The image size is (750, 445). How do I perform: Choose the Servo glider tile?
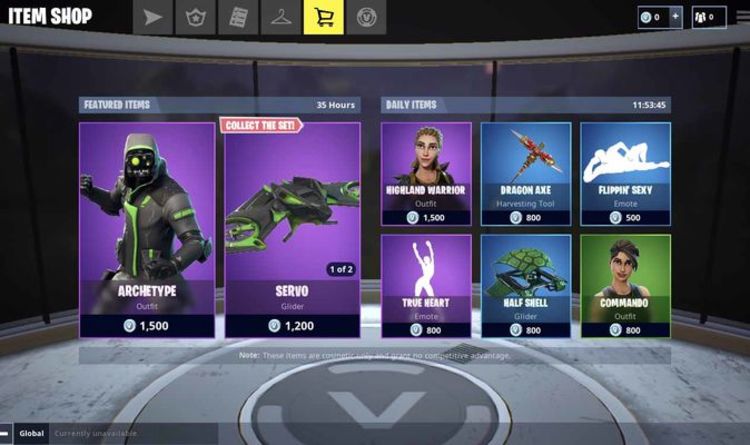[292, 229]
